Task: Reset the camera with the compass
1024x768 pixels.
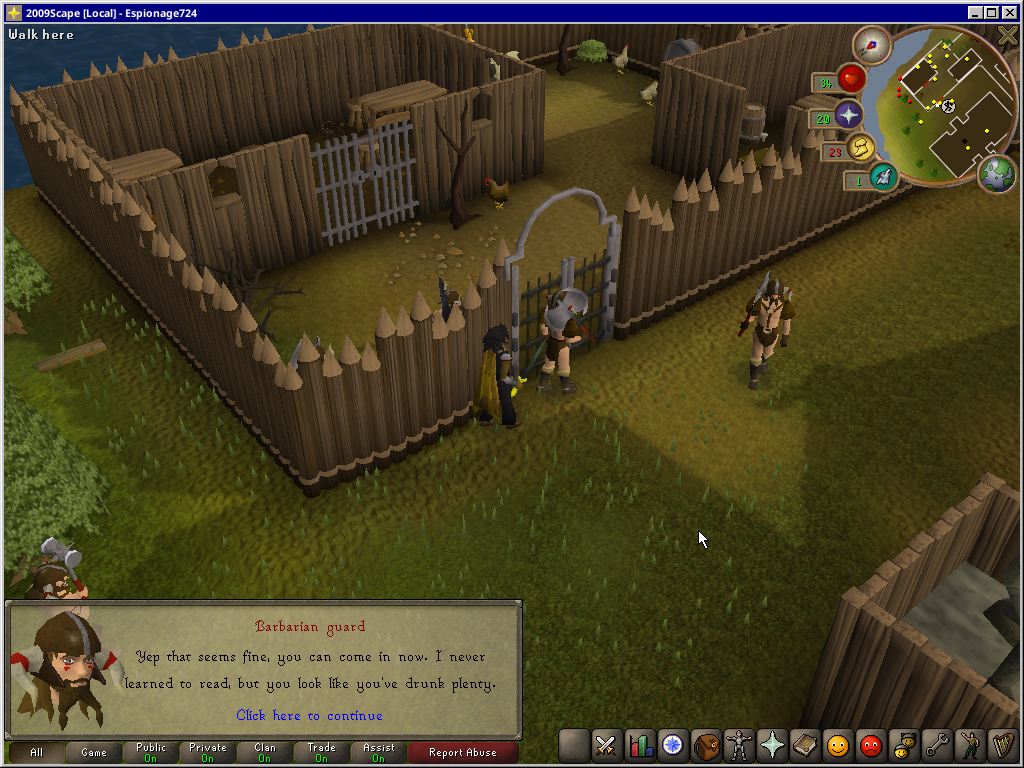Action: [x=872, y=43]
